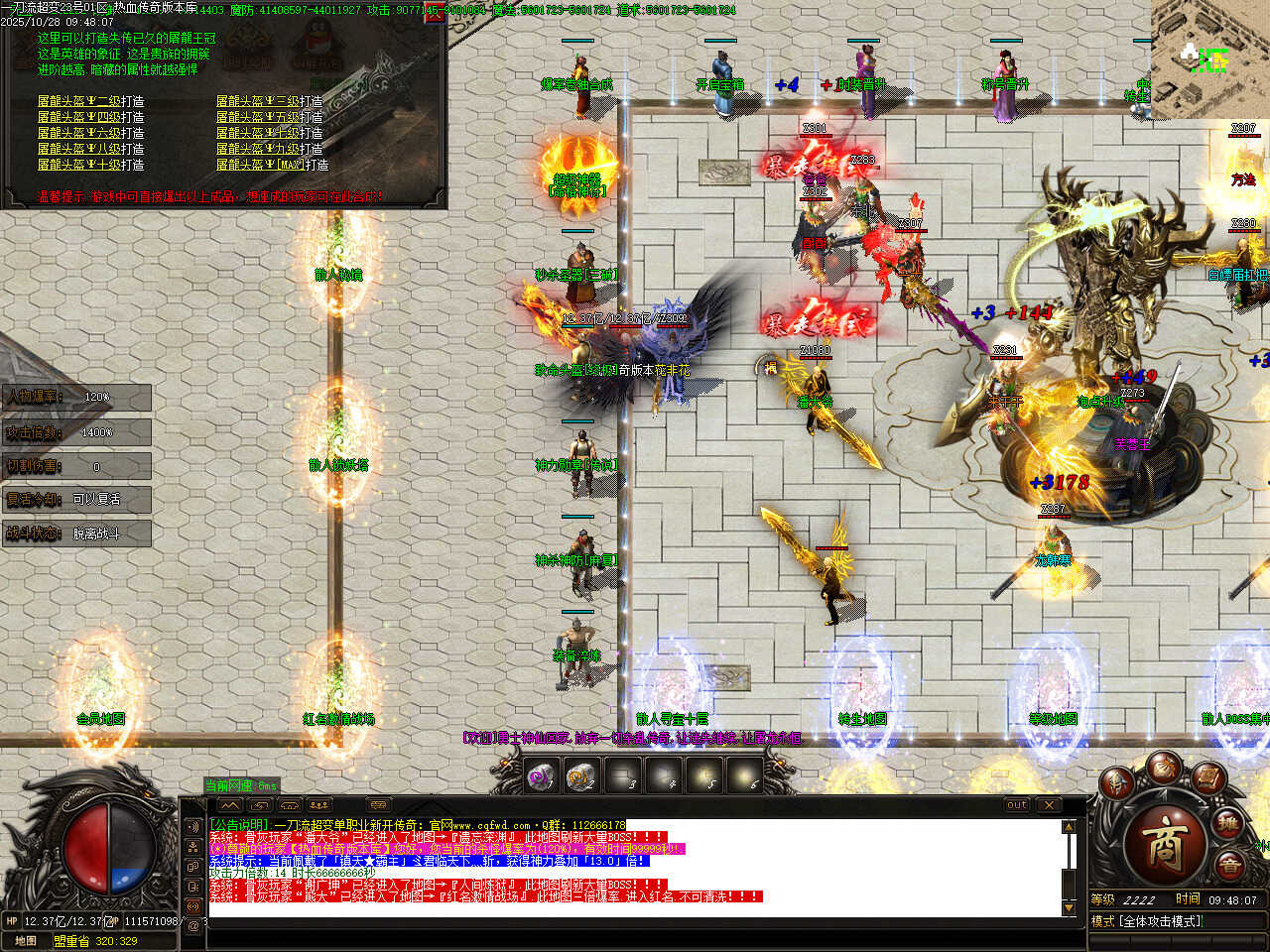Click the @ chat channel button
The width and height of the screenshot is (1270, 952).
(x=192, y=926)
